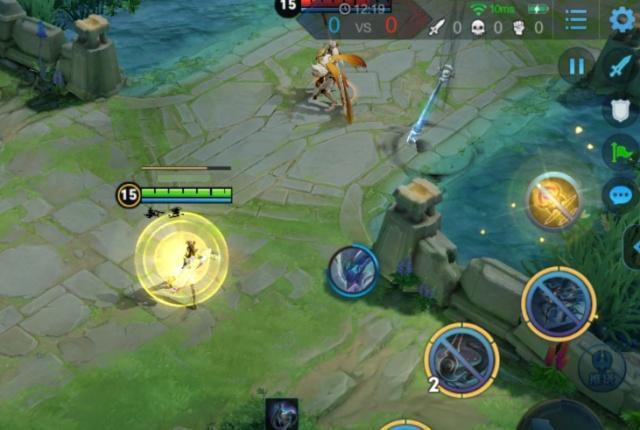Pause the match
The width and height of the screenshot is (640, 430).
576,67
